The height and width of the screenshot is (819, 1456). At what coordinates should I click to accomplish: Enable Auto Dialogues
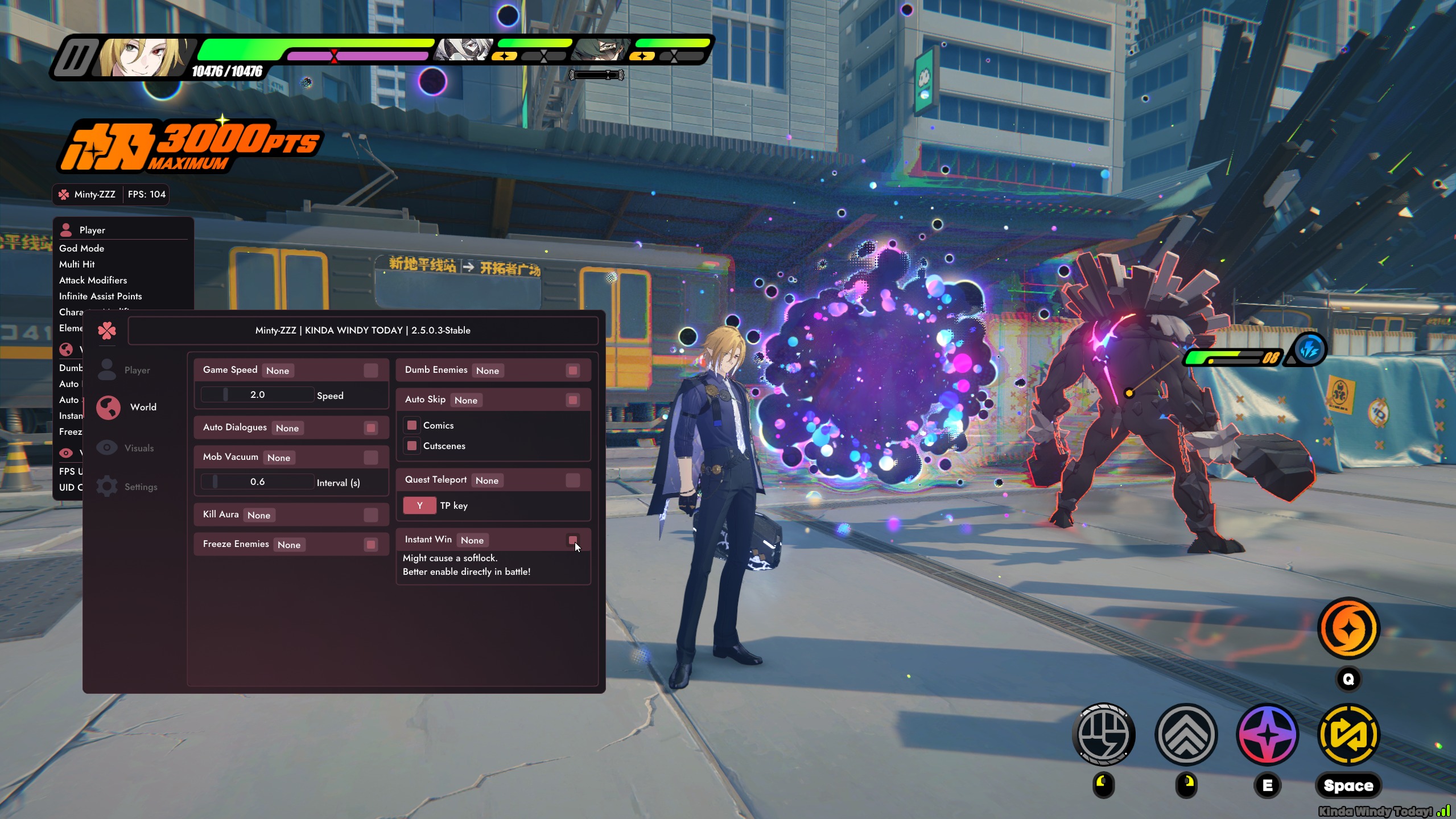click(x=371, y=428)
